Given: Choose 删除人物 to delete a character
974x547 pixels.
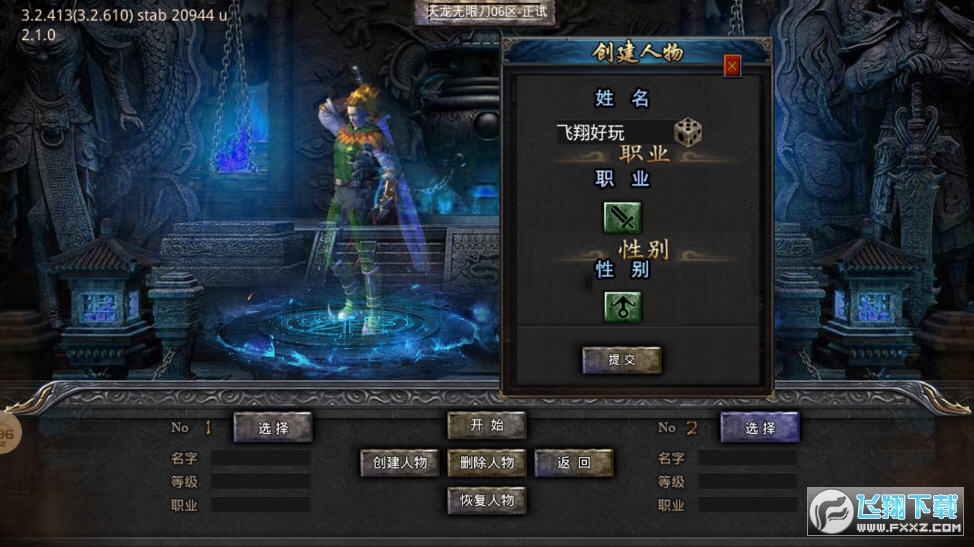Looking at the screenshot, I should coord(486,462).
